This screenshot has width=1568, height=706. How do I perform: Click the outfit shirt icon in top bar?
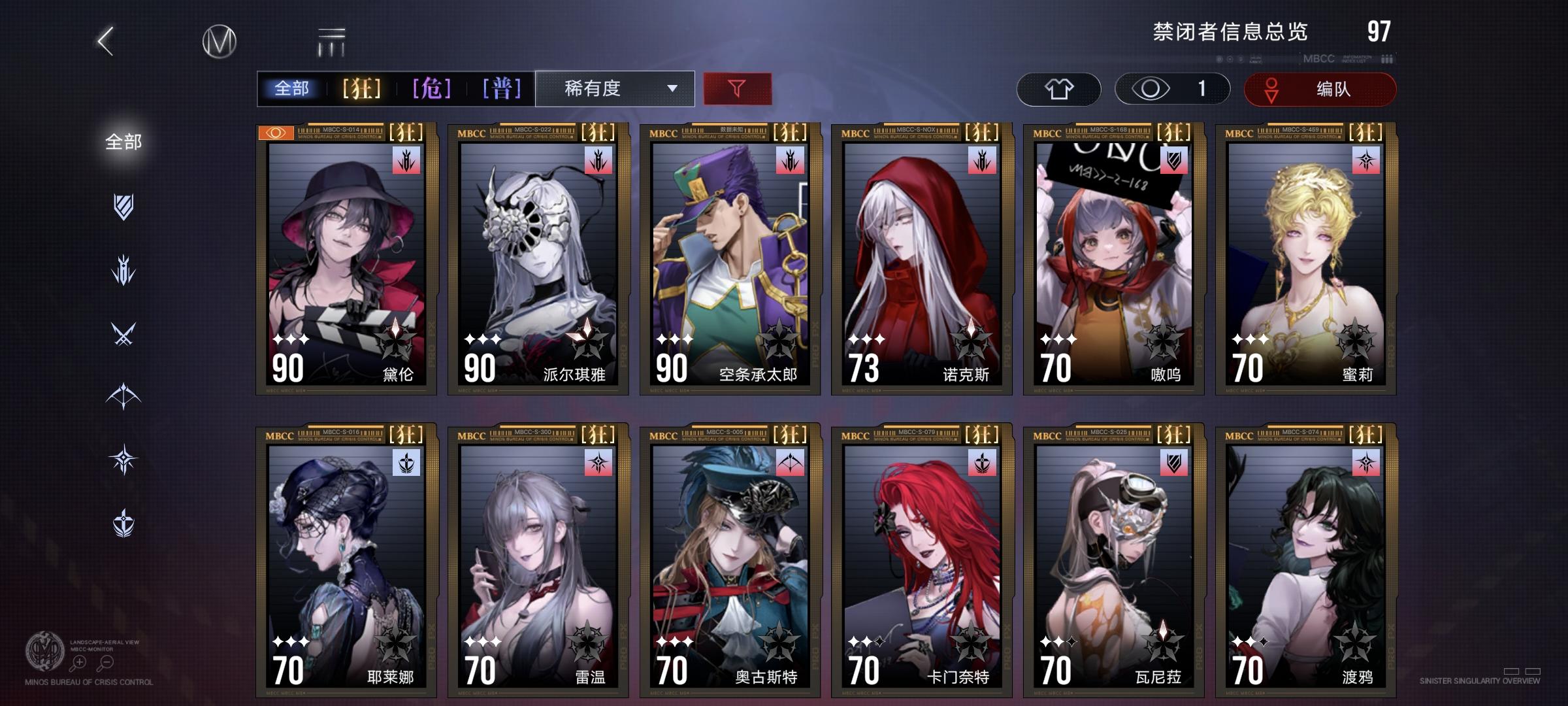[1060, 89]
